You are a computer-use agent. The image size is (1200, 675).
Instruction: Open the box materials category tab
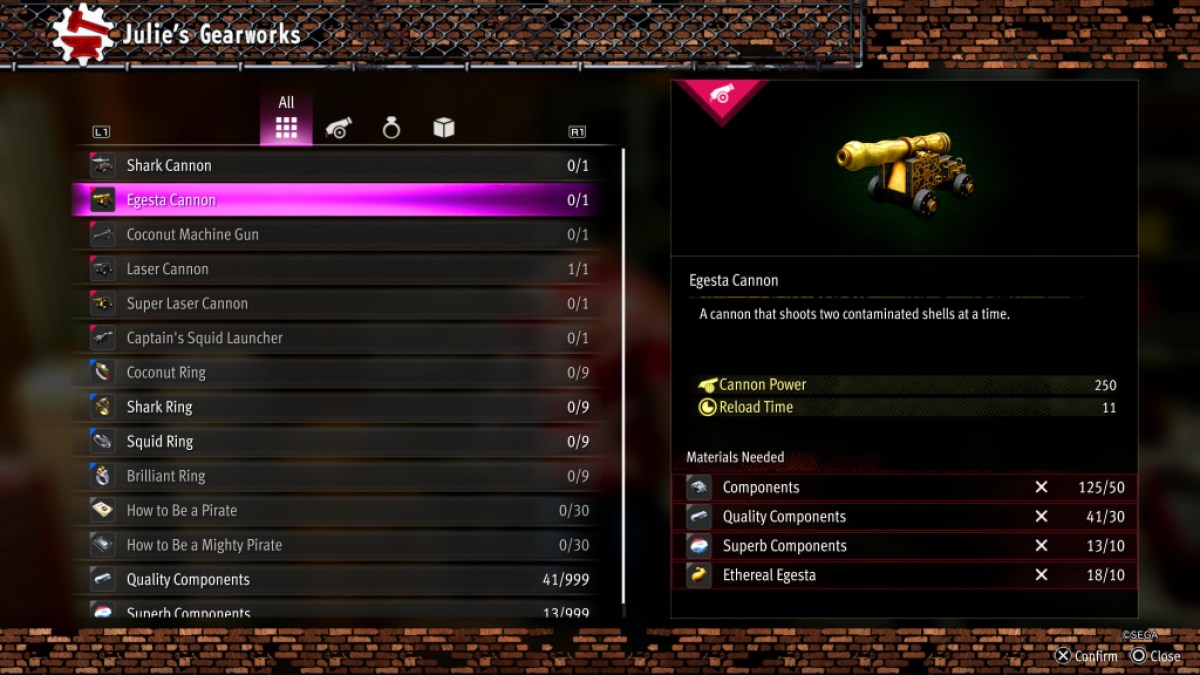[444, 128]
